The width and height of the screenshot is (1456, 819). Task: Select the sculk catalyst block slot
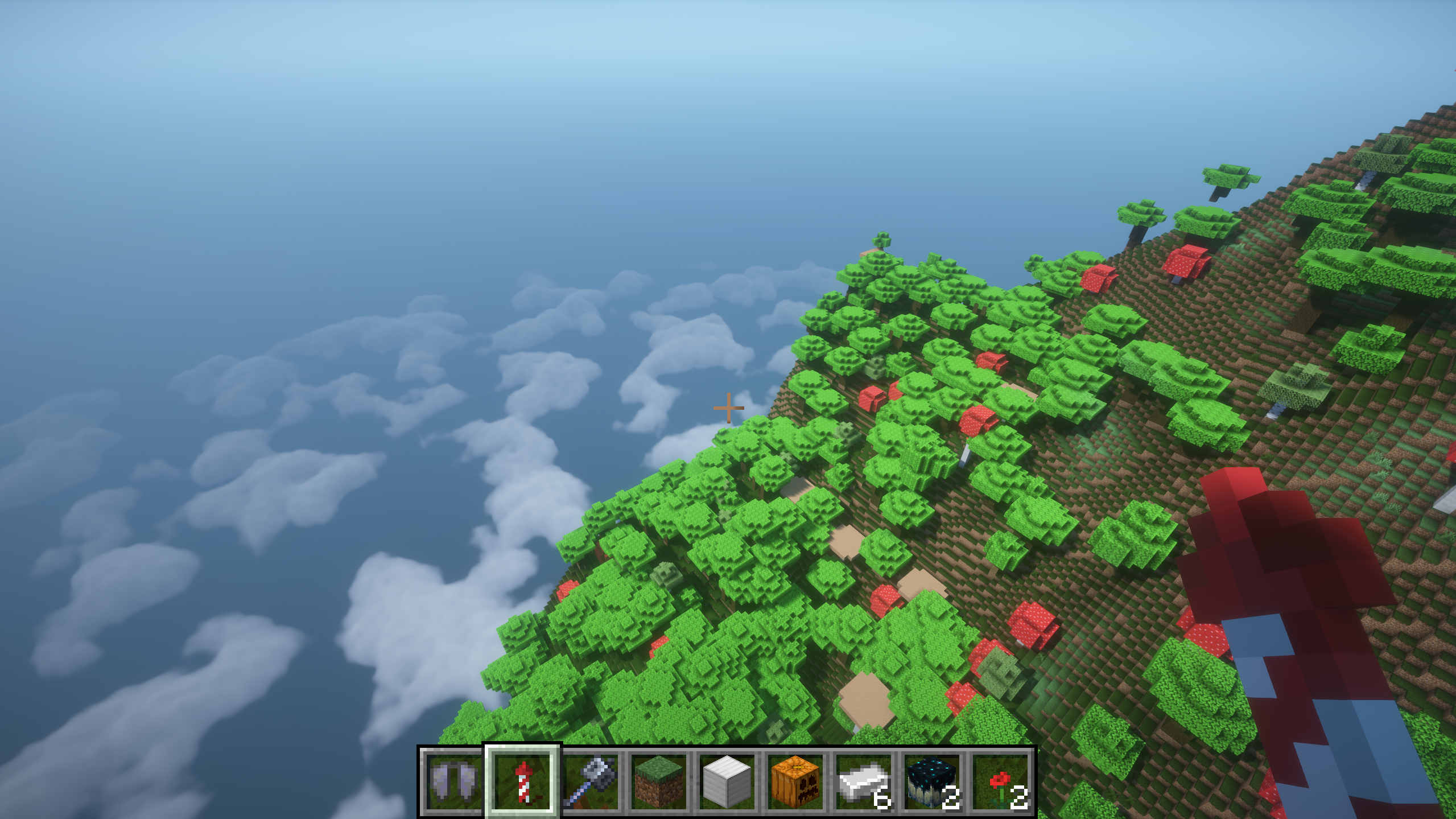[932, 781]
